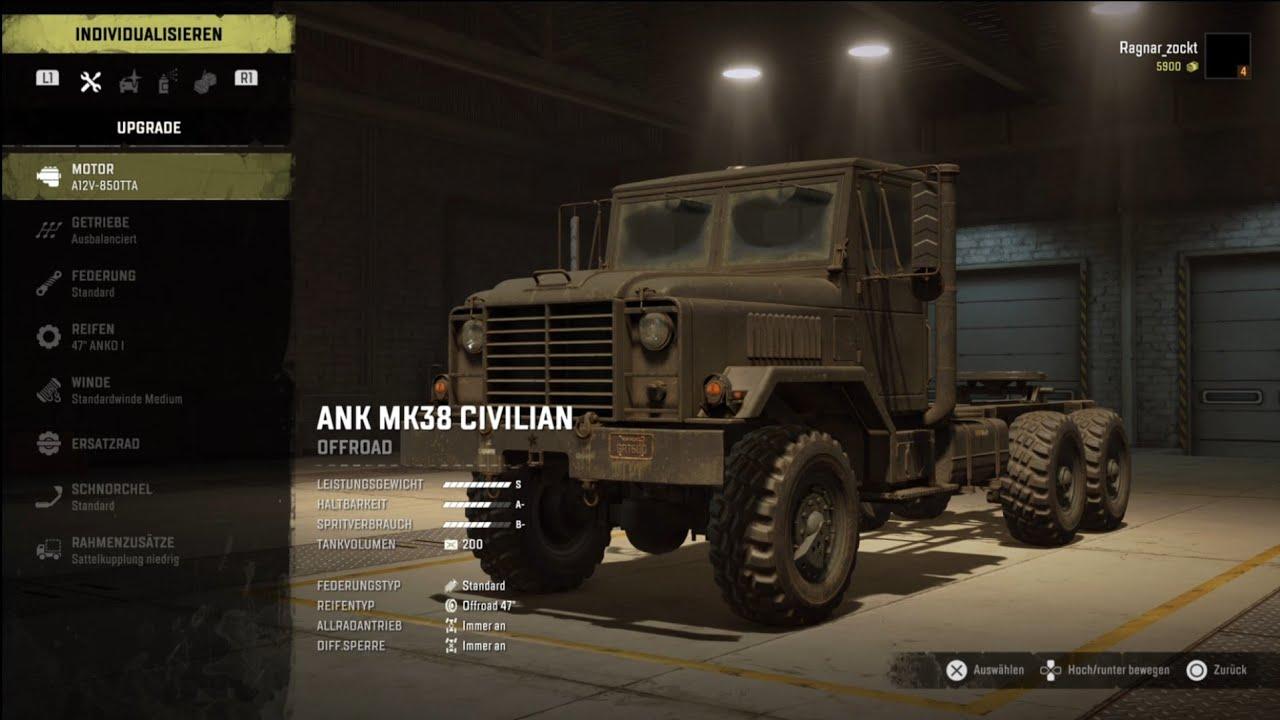Click the Ragnar_zockt player avatar
The height and width of the screenshot is (720, 1280).
click(1227, 56)
